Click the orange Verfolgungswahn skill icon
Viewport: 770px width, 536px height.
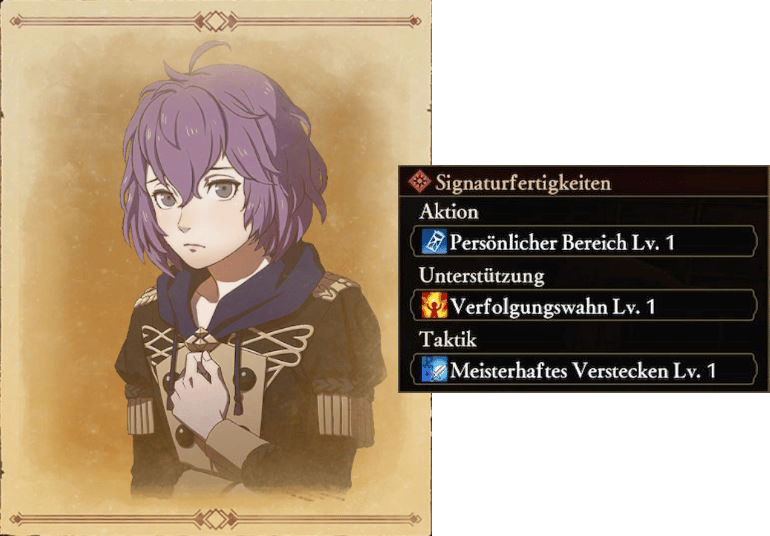pos(436,306)
